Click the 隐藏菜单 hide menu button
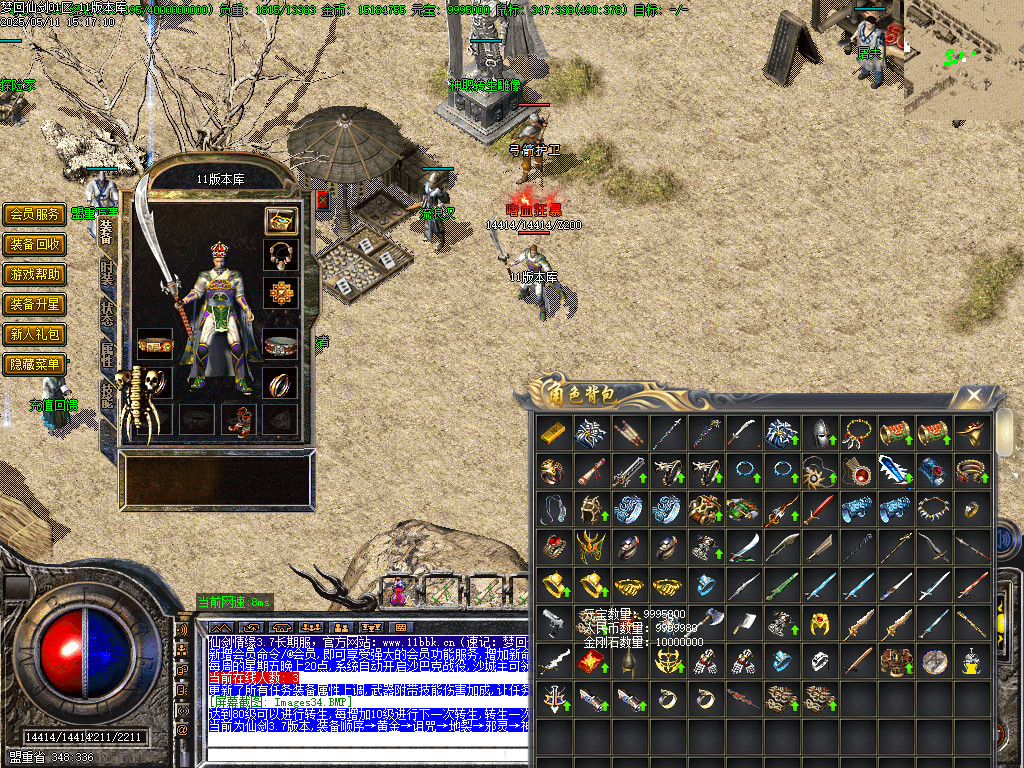Image resolution: width=1024 pixels, height=768 pixels. tap(35, 364)
